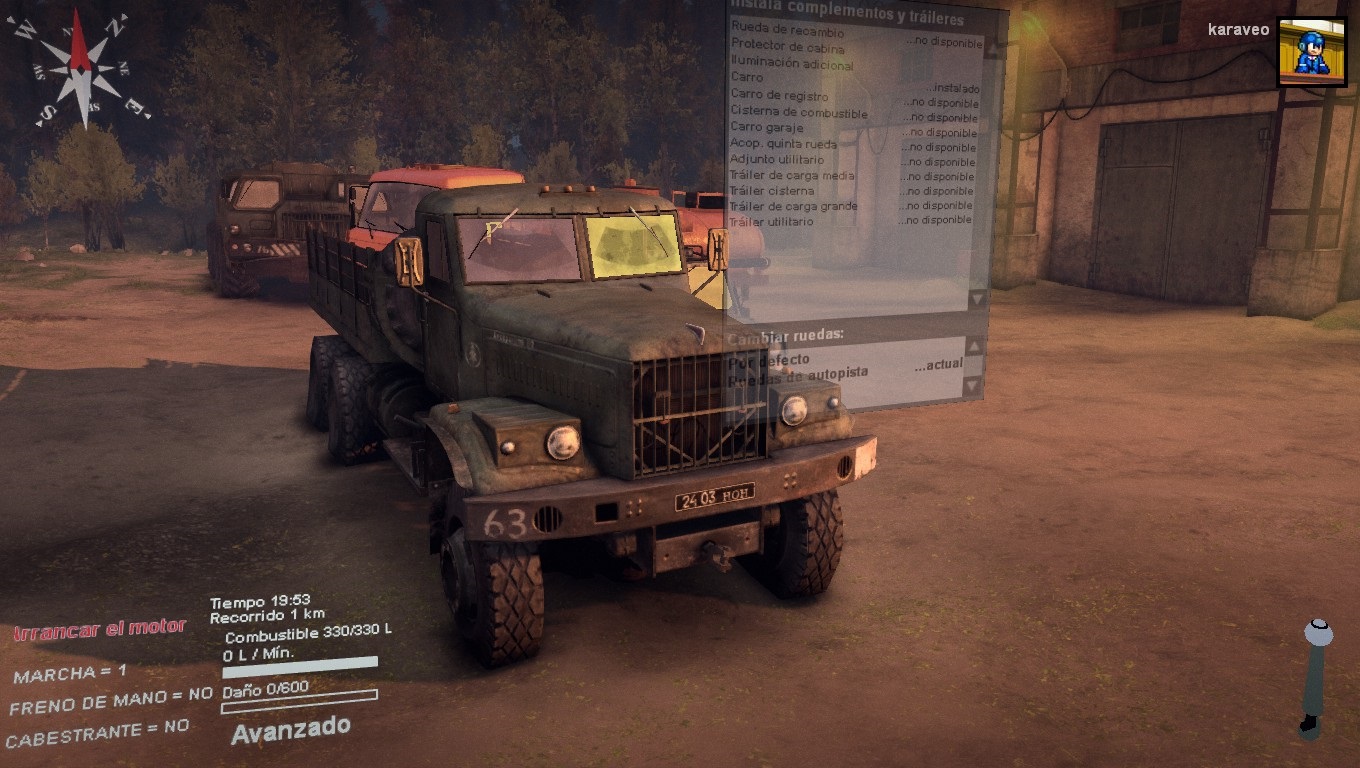This screenshot has width=1360, height=768.
Task: Click addon list scroll-down arrow
Action: click(x=976, y=298)
